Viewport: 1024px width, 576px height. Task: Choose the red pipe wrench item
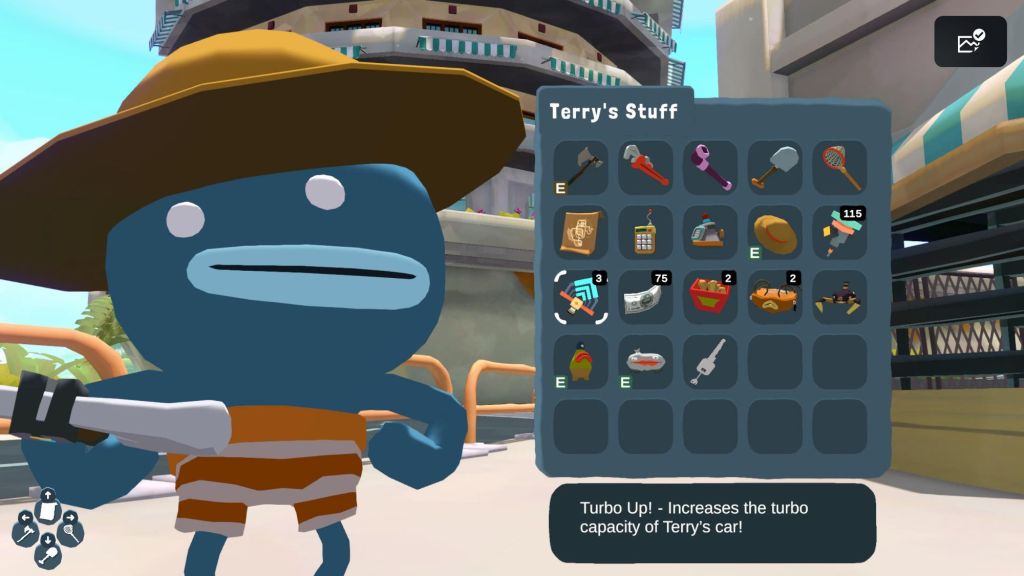pyautogui.click(x=646, y=167)
